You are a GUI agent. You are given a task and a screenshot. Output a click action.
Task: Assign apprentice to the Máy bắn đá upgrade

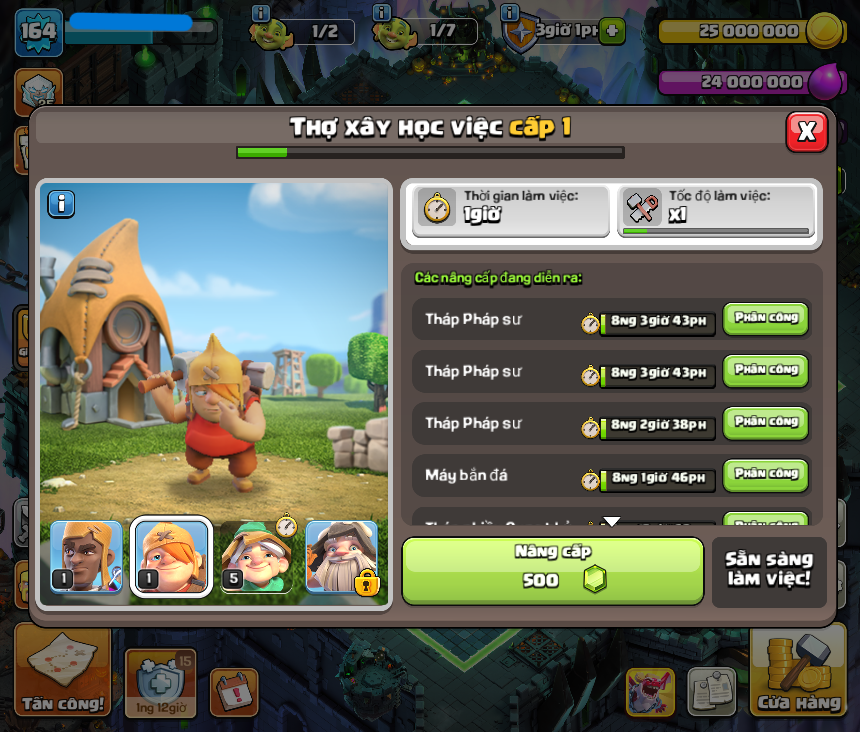tap(765, 475)
